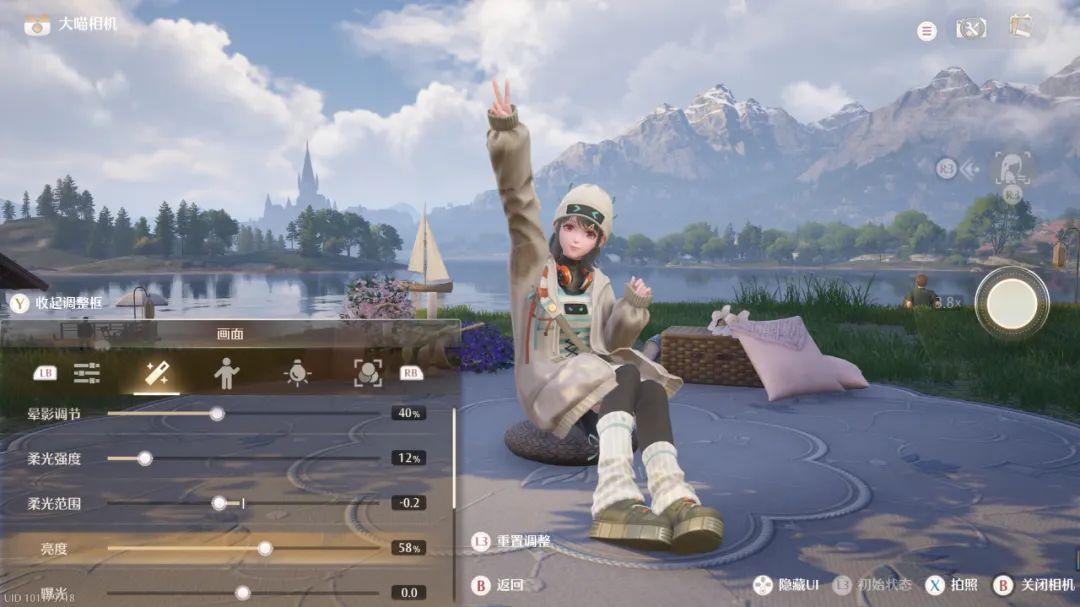Select the sliders parameter tab
This screenshot has width=1080, height=607.
pyautogui.click(x=87, y=373)
